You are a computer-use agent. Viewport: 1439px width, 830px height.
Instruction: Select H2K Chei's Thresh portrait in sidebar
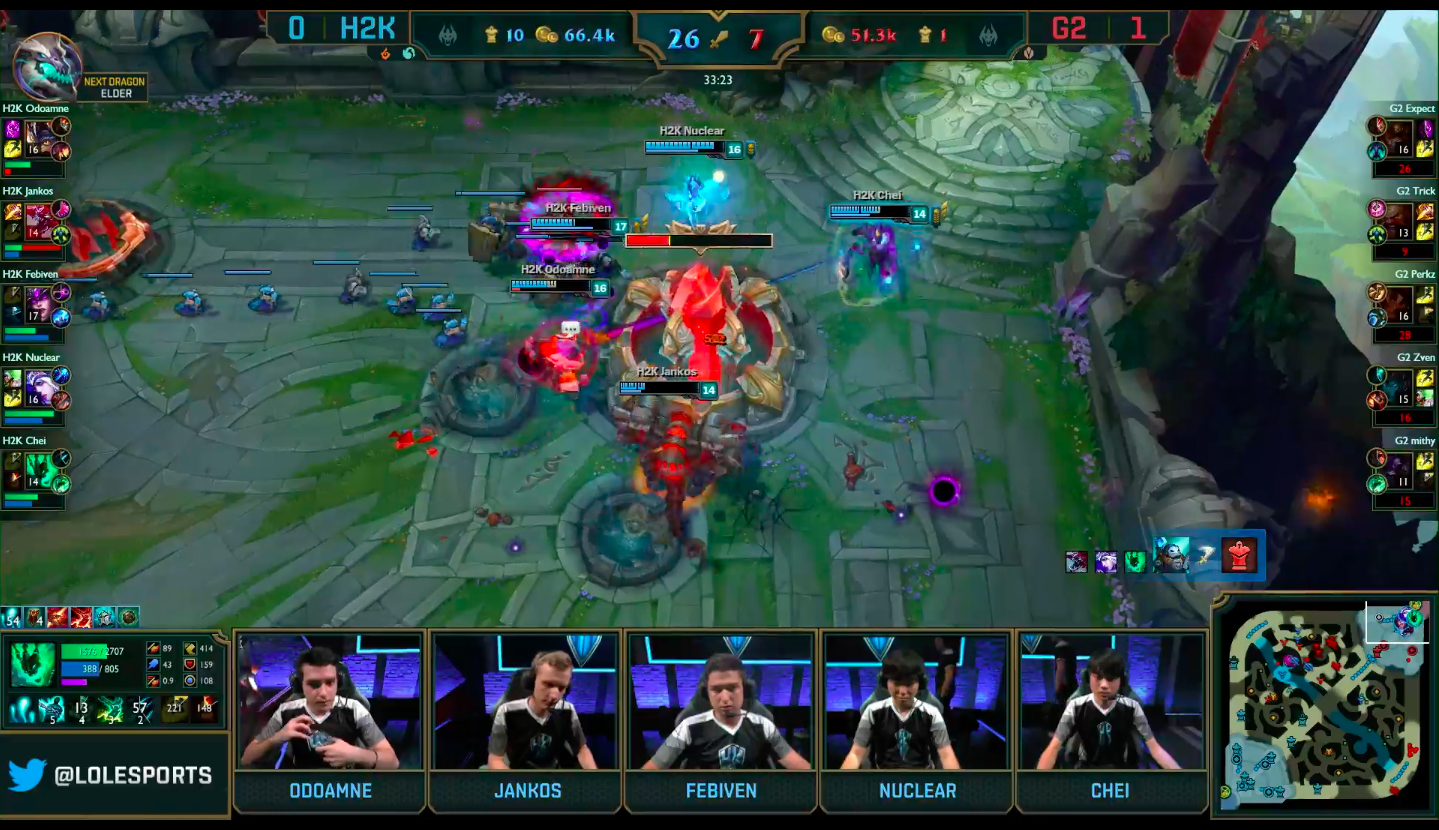click(x=40, y=469)
